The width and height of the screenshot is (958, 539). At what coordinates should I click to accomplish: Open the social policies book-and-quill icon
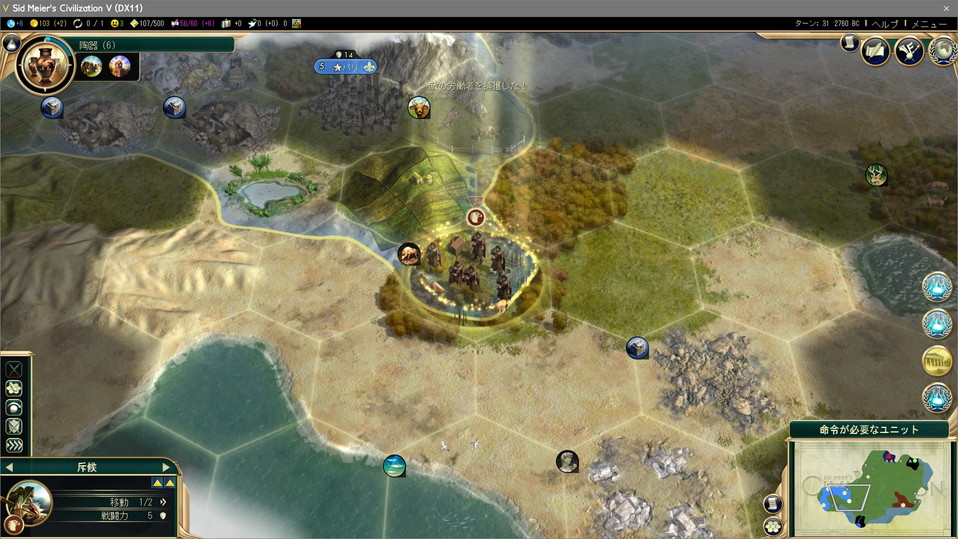(x=876, y=50)
